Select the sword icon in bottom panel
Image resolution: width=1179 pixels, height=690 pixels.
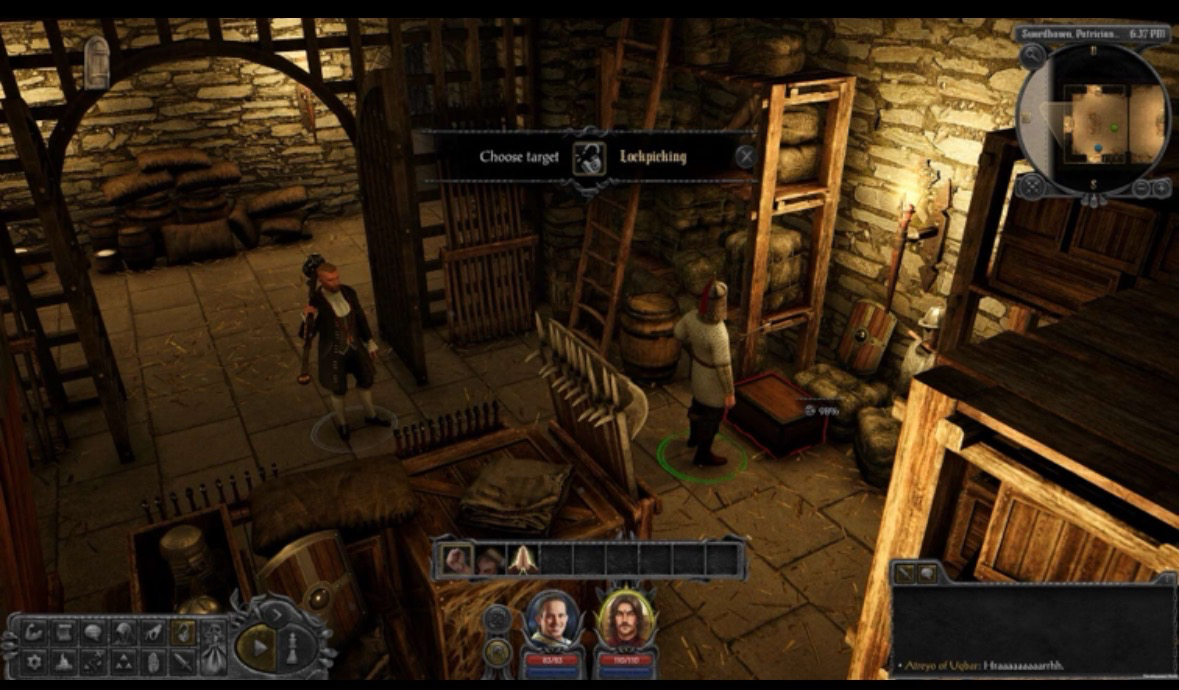click(x=183, y=661)
